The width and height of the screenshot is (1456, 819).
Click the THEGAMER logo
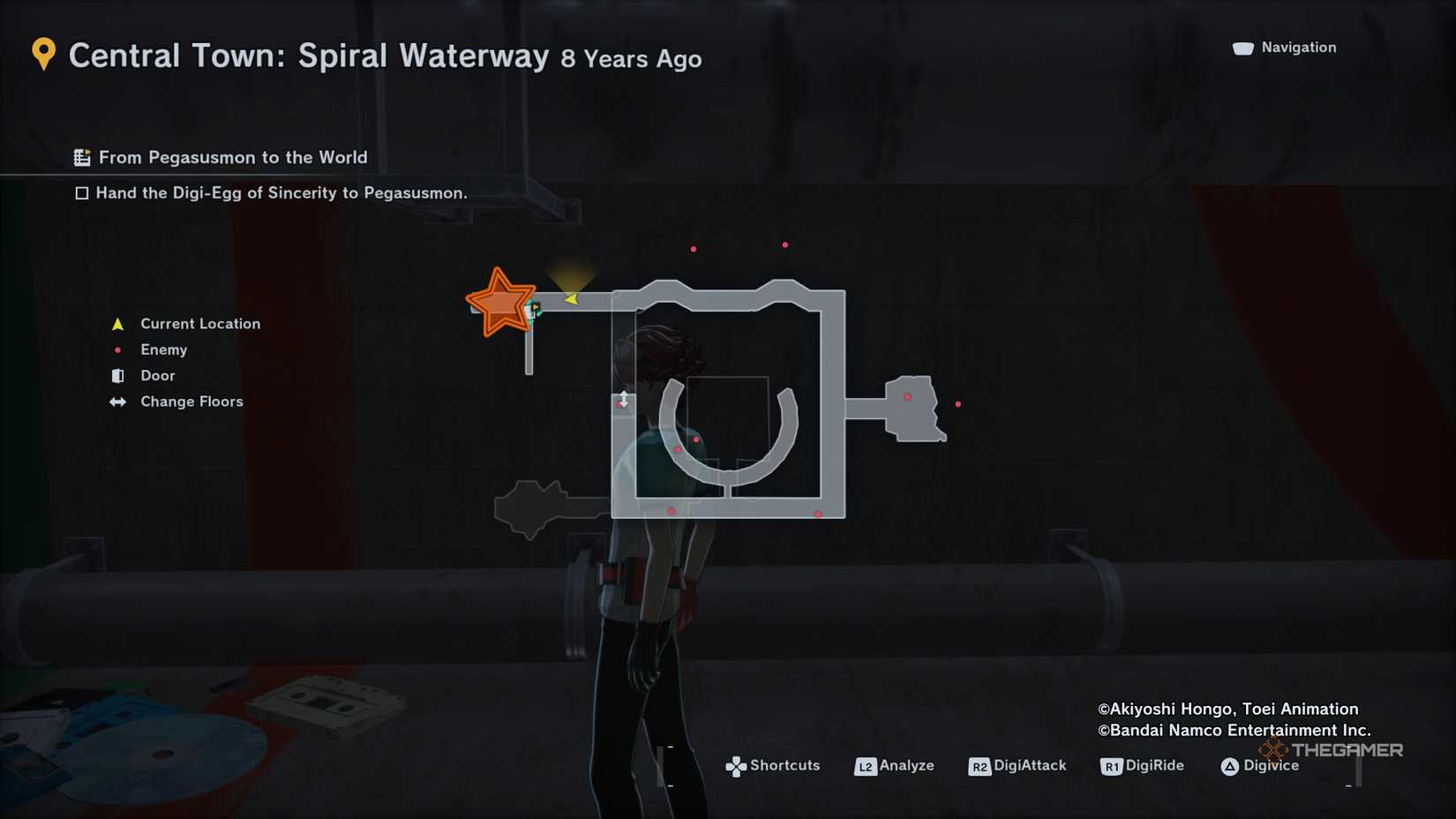(1332, 750)
